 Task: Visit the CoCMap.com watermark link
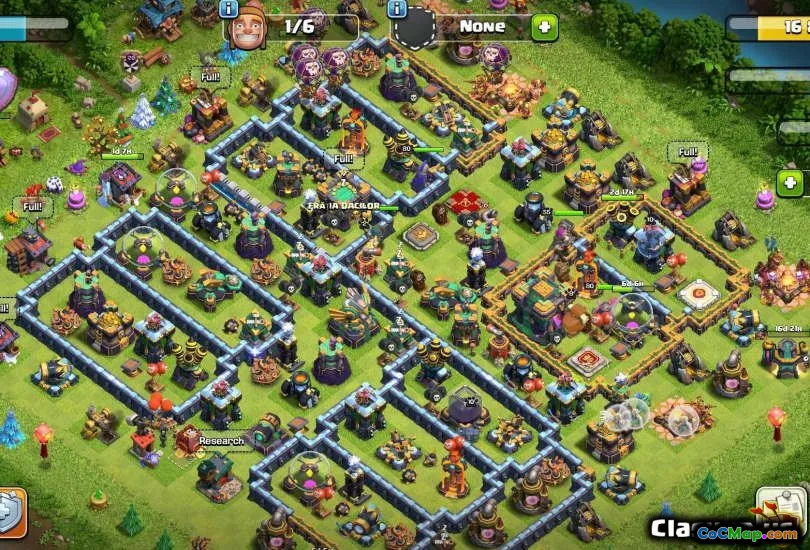click(746, 535)
